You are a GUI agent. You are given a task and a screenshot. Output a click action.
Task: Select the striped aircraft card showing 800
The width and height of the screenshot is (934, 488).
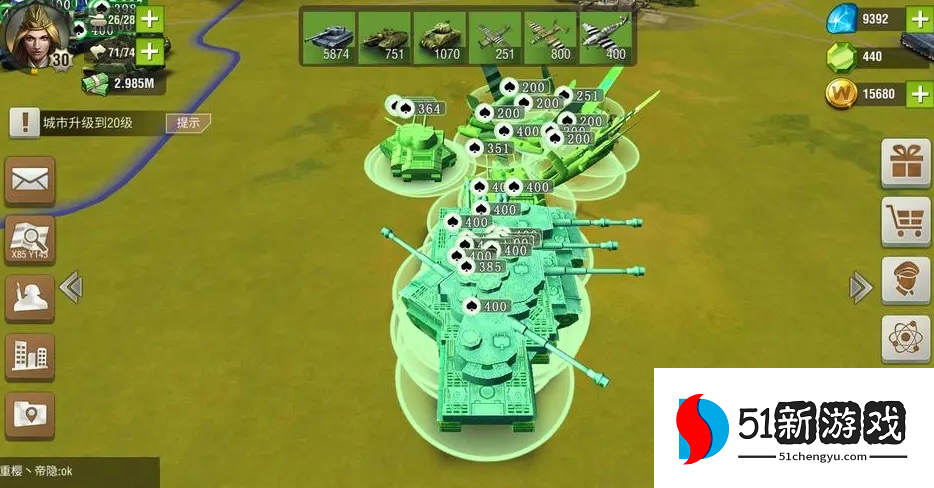pyautogui.click(x=550, y=38)
